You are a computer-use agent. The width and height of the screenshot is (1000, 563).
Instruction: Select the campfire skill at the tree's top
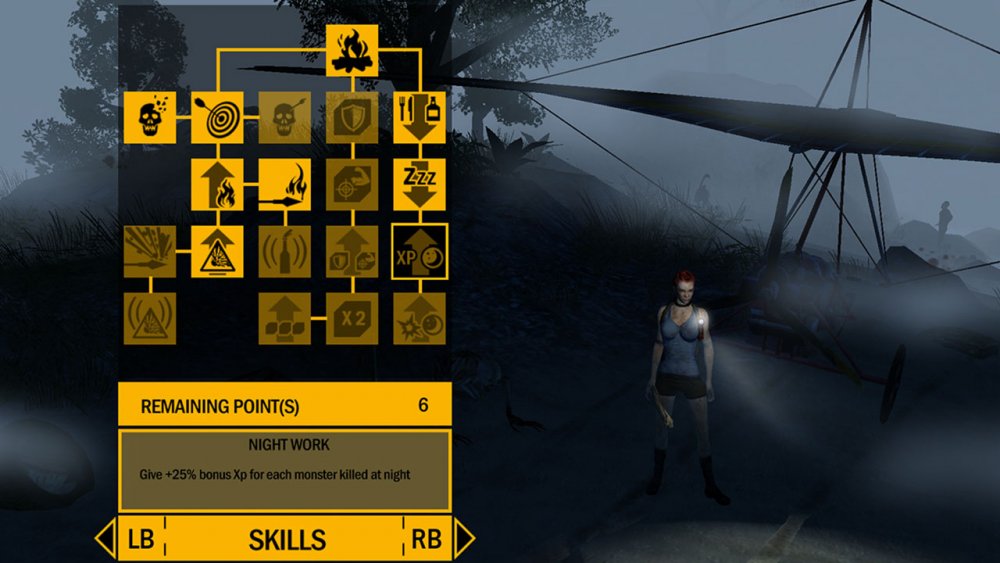coord(352,51)
